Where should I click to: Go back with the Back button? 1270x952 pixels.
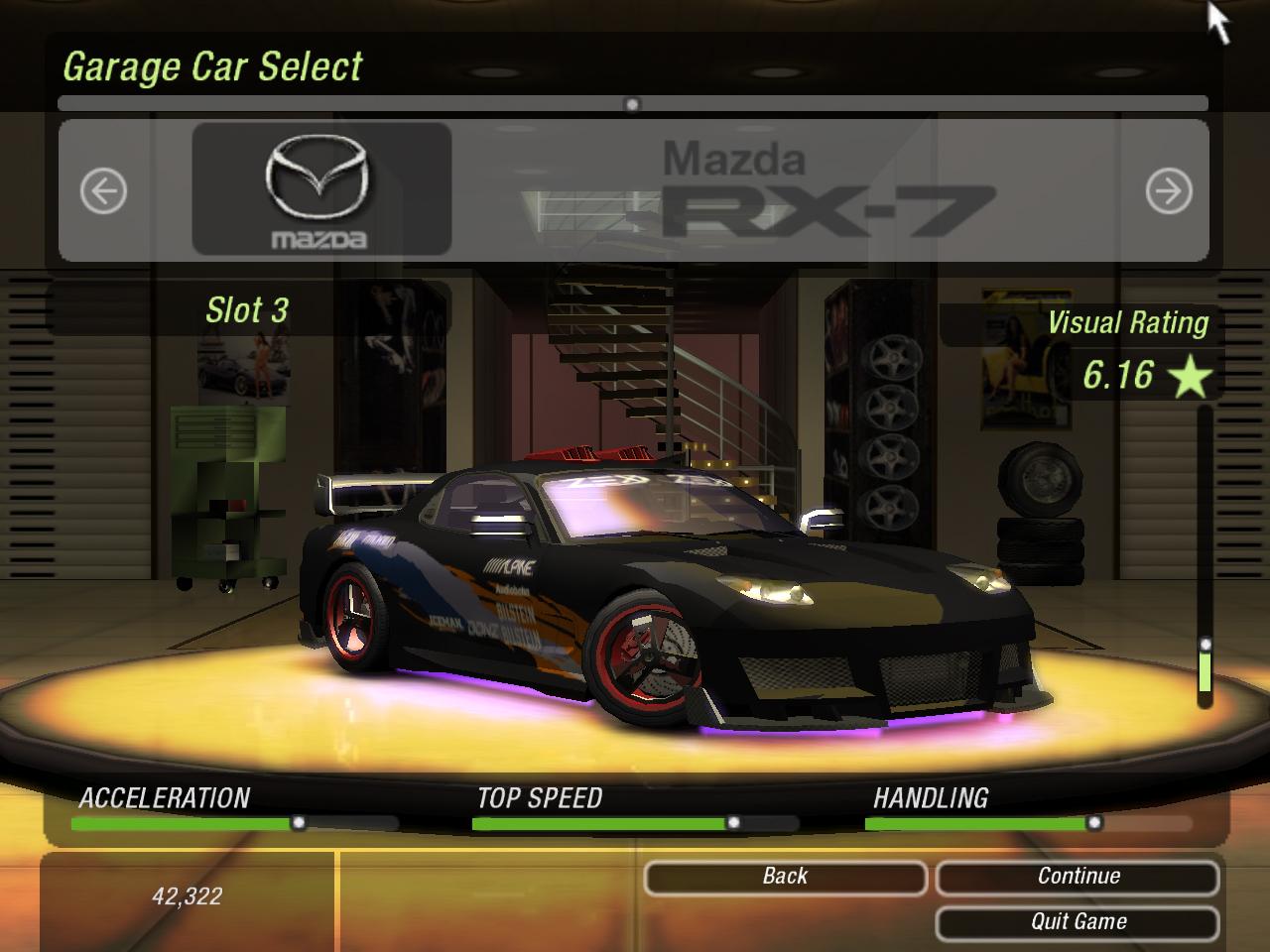point(785,878)
